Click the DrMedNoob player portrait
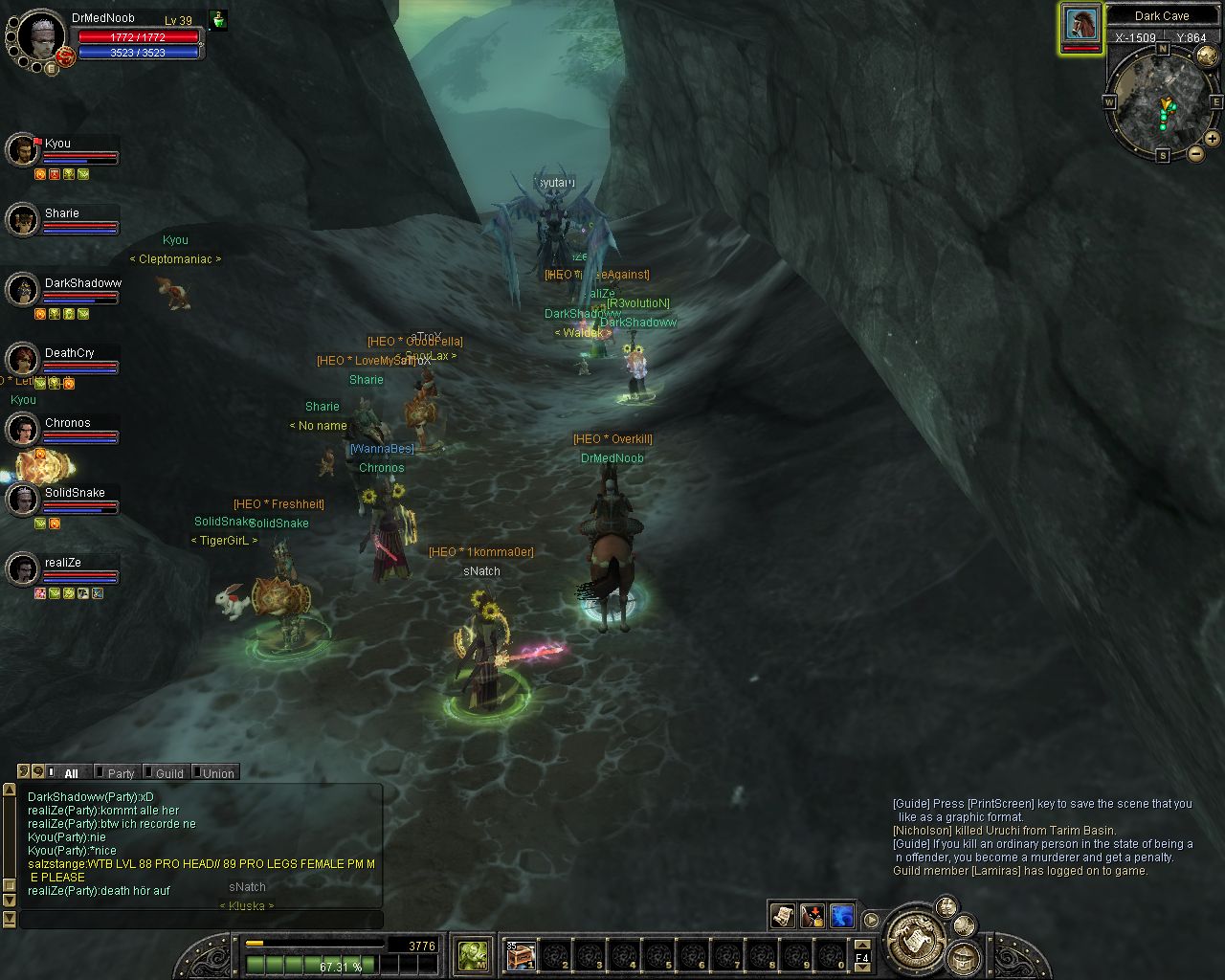1225x980 pixels. tap(40, 36)
